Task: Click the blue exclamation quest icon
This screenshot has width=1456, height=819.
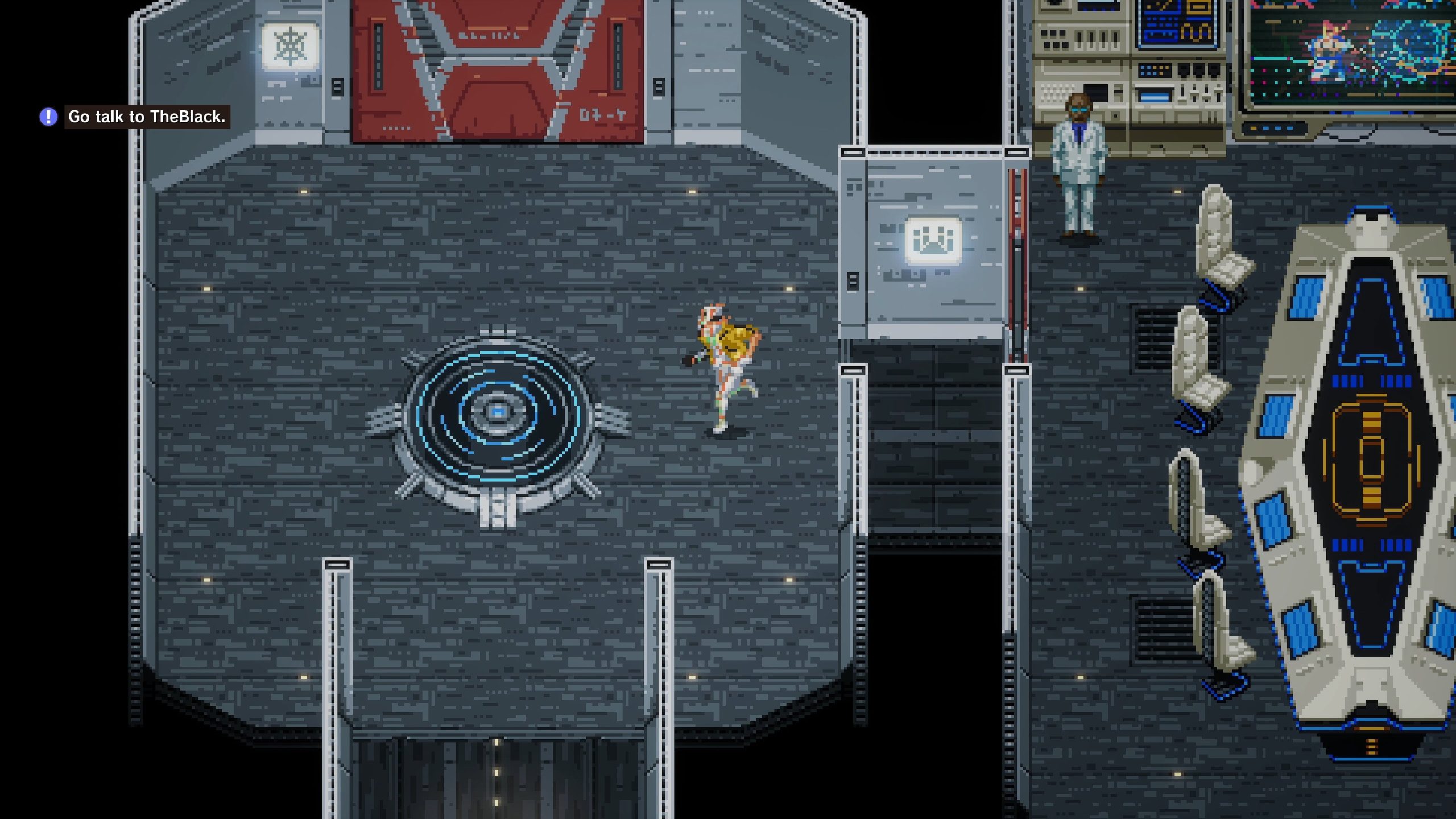Action: pos(48,117)
